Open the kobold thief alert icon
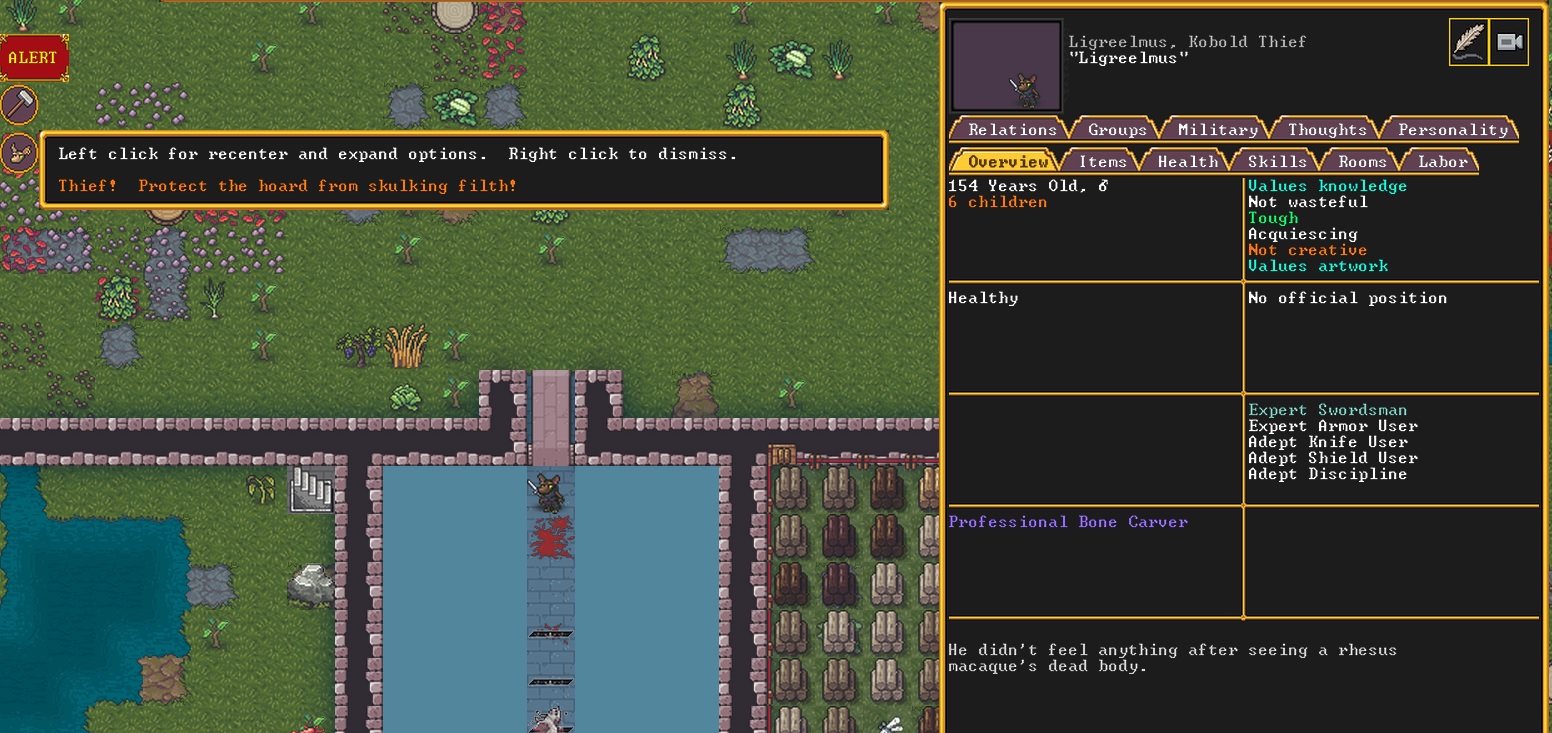 [x=20, y=153]
